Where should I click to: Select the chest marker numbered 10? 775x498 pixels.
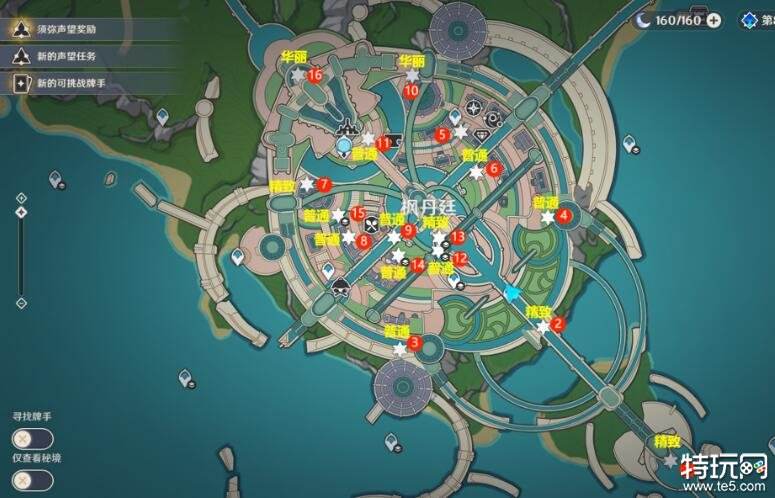click(x=411, y=90)
